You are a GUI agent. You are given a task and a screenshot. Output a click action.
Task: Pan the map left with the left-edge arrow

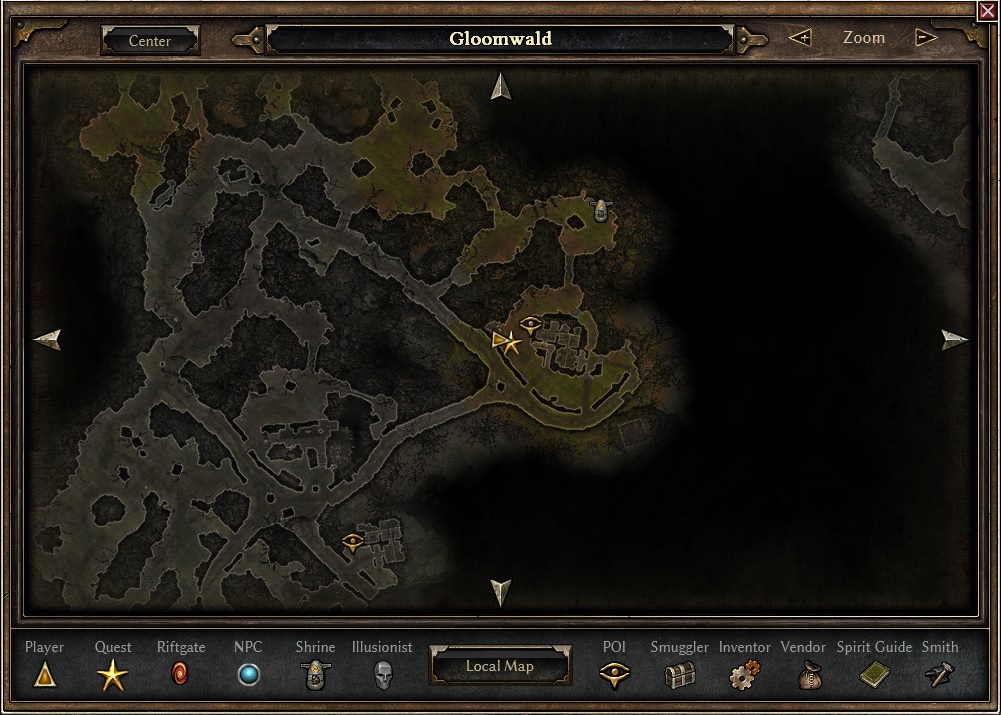tap(47, 340)
